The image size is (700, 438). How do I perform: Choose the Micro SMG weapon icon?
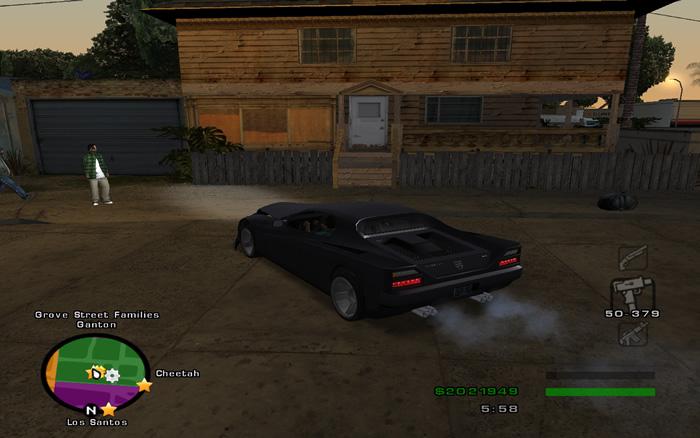(x=632, y=292)
